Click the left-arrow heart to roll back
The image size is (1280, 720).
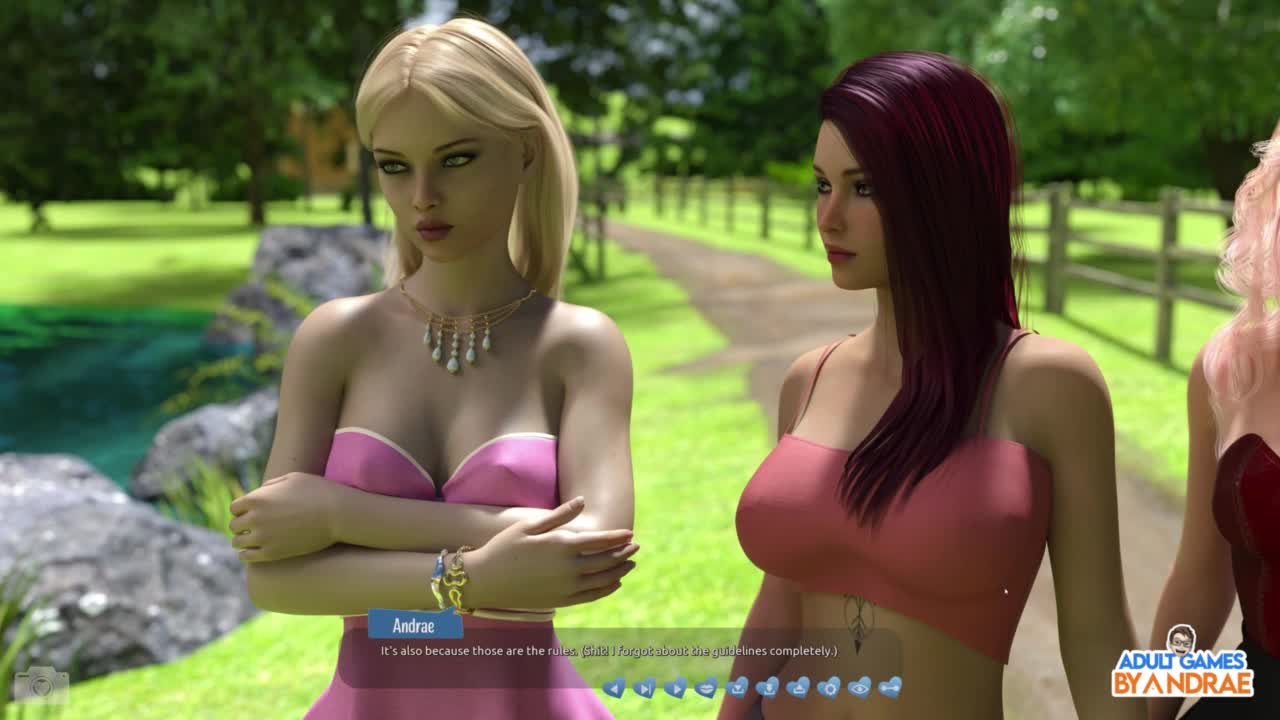614,687
